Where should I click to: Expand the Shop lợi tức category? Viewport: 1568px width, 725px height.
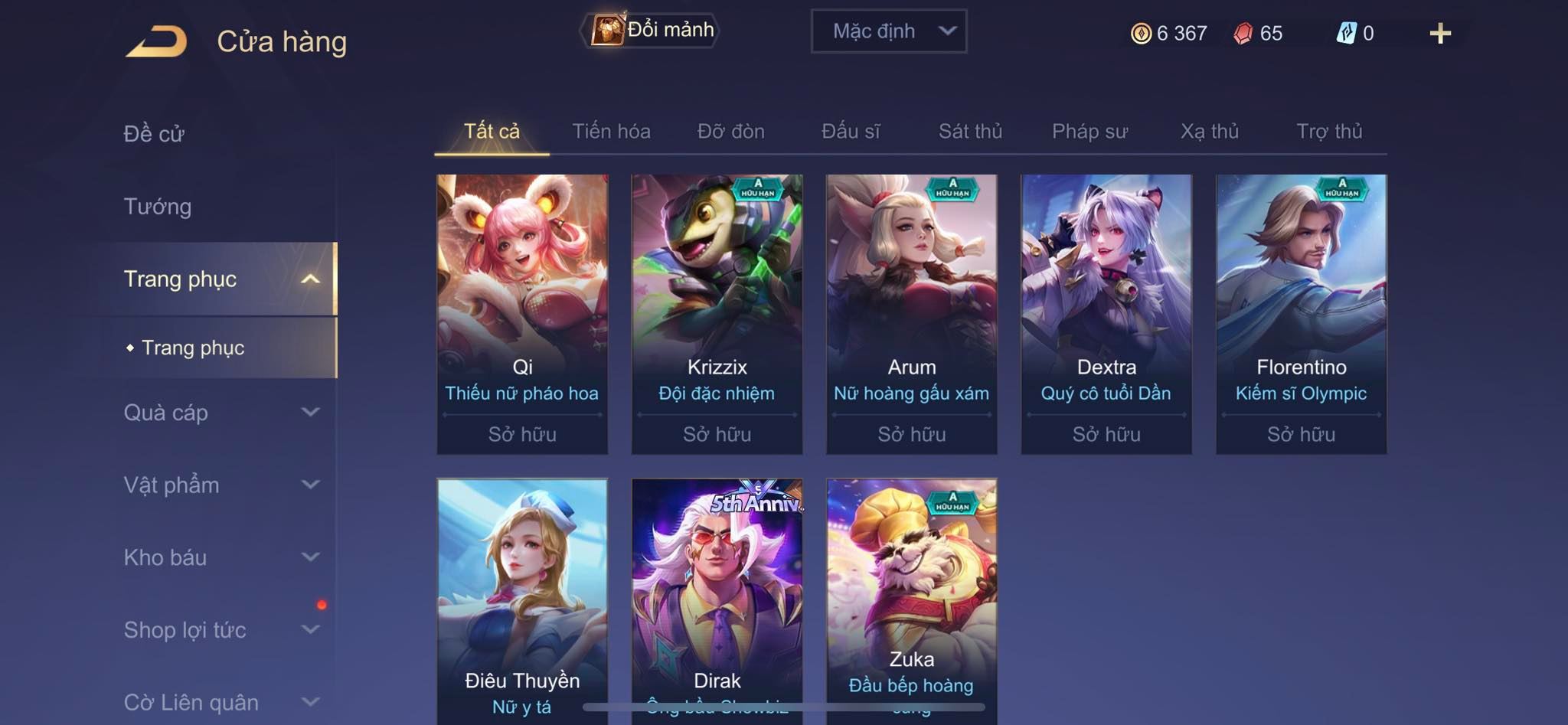tap(220, 630)
